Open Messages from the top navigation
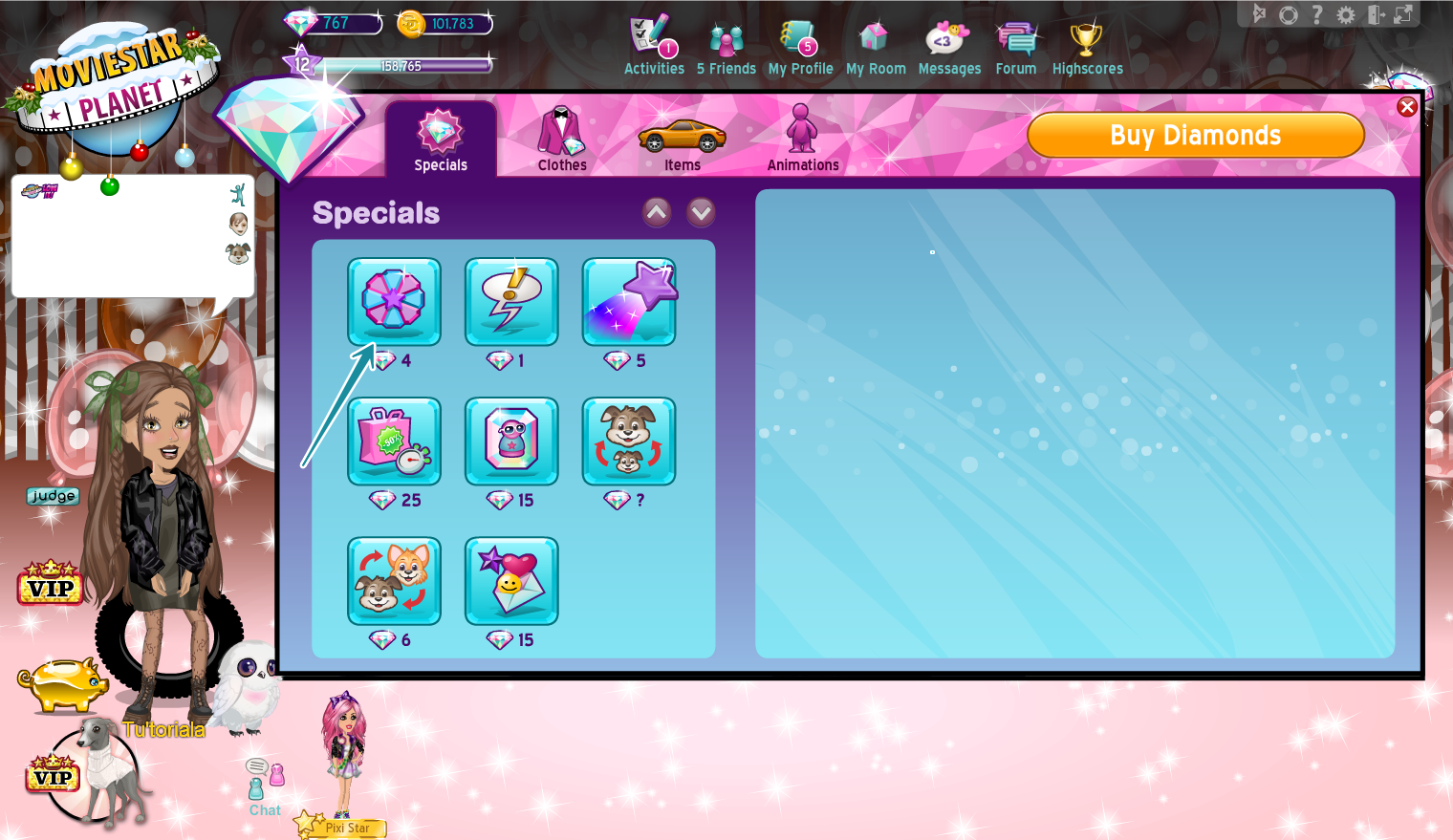 [948, 43]
